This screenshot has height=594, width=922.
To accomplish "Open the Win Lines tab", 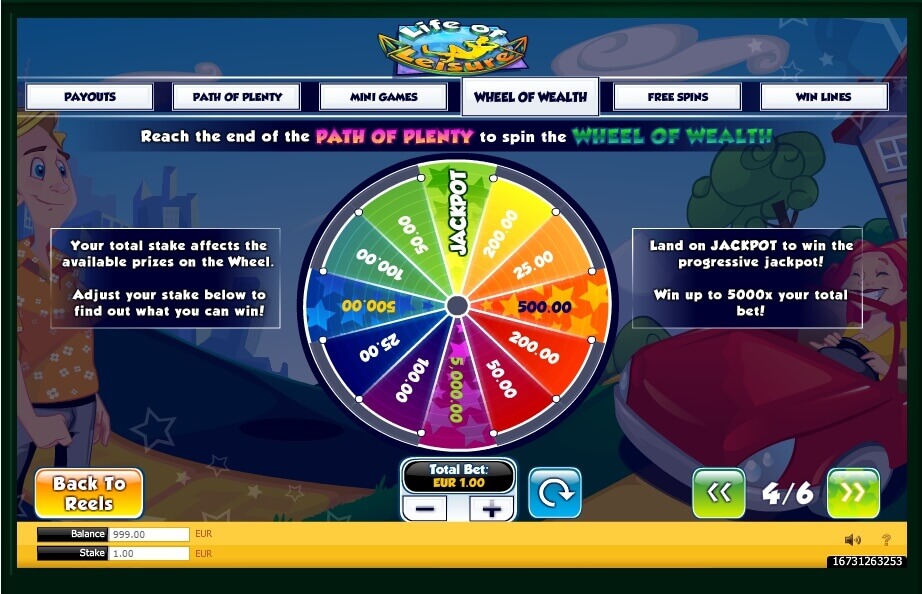I will (823, 97).
